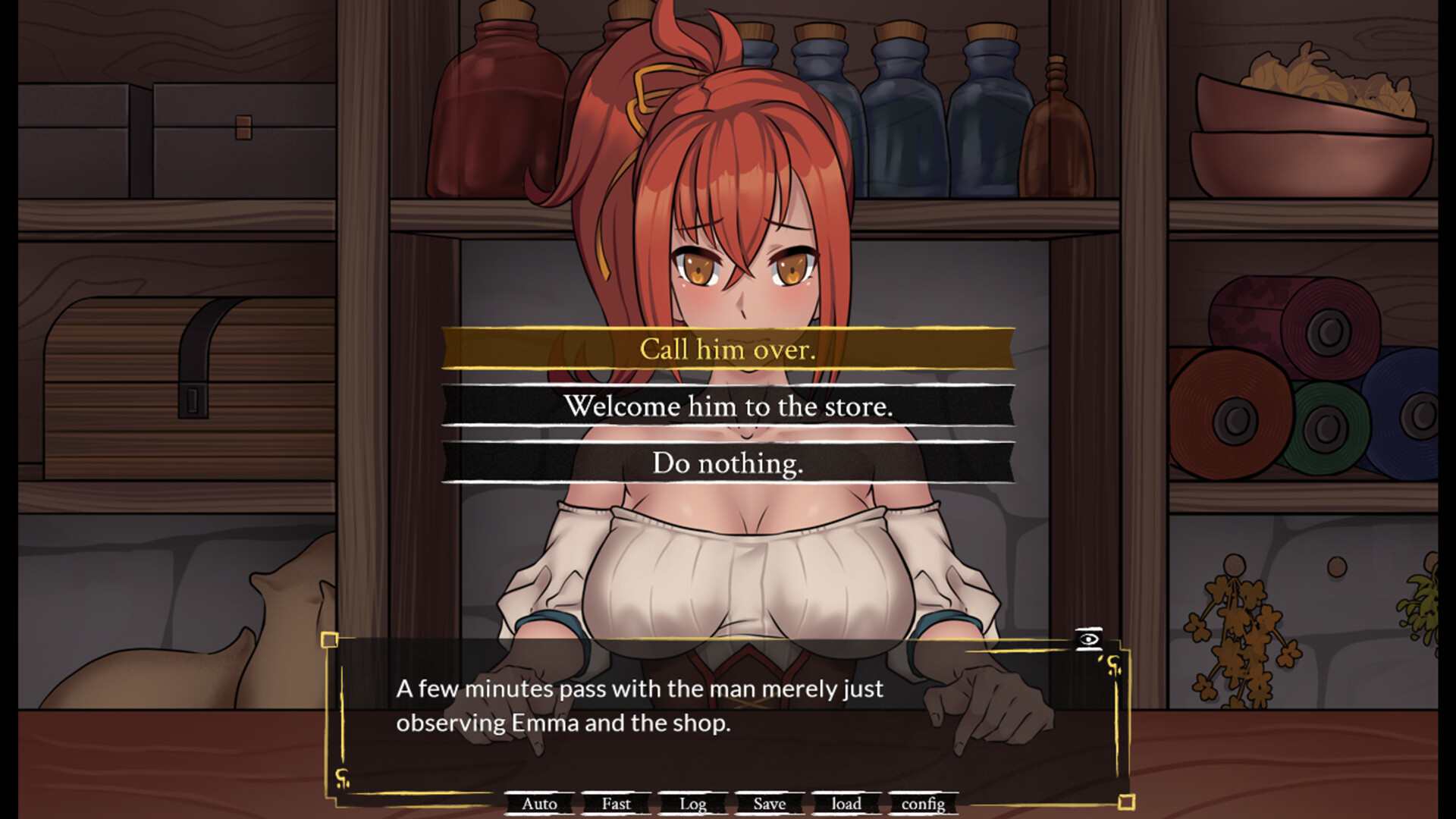Select "Welcome him to the store."
The image size is (1456, 819).
coord(727,406)
